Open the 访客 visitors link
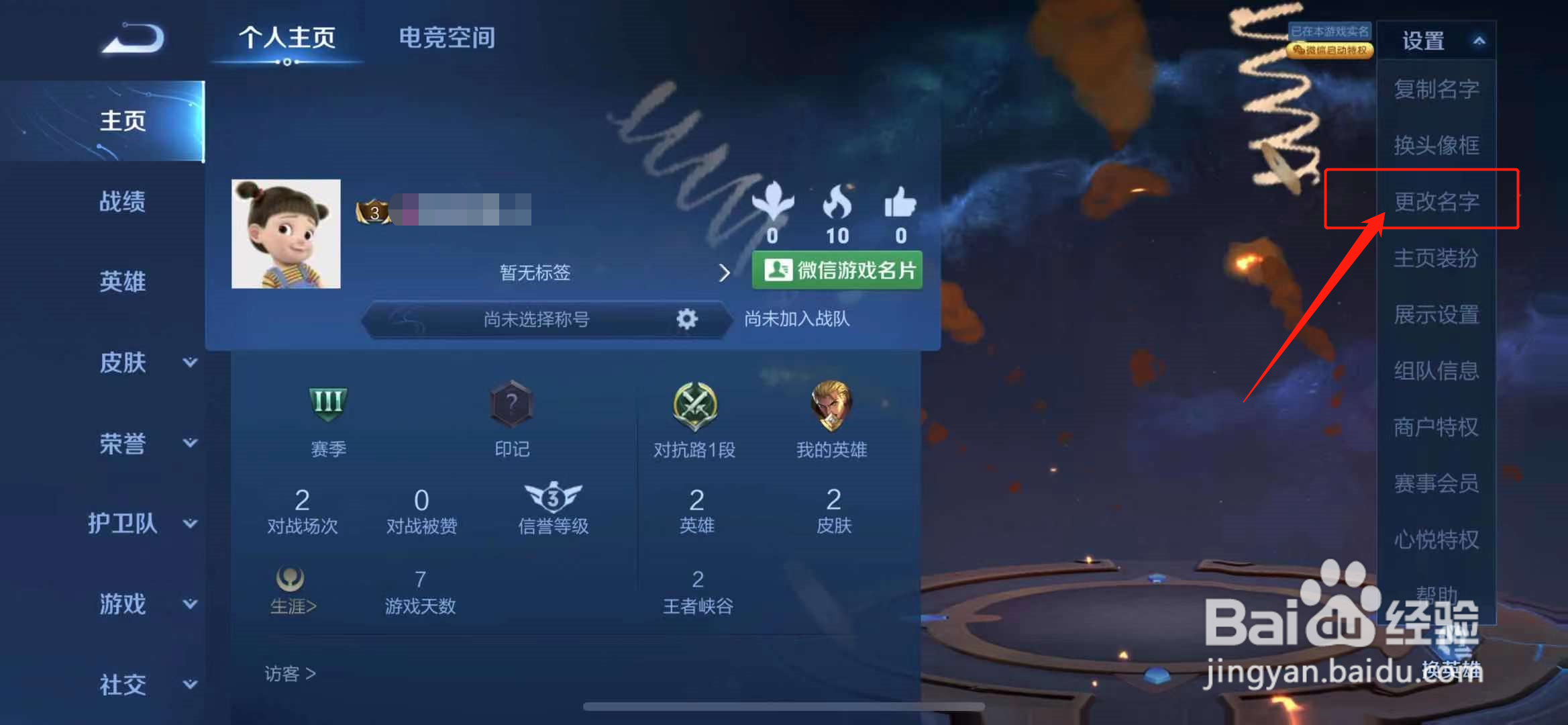 pyautogui.click(x=290, y=673)
